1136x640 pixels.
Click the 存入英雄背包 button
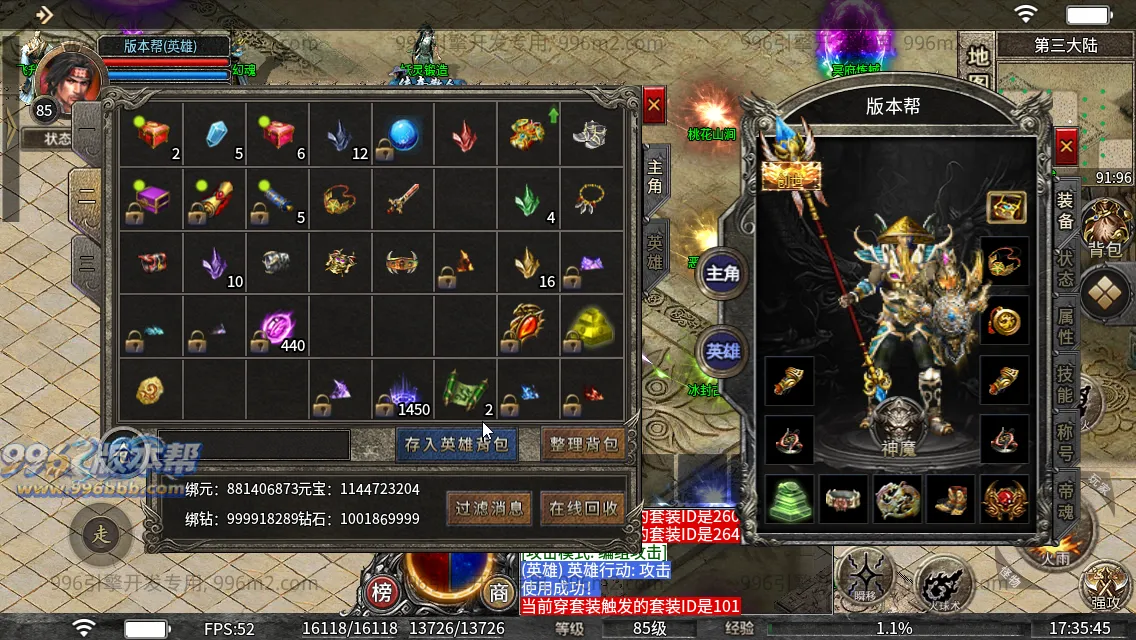tap(457, 444)
